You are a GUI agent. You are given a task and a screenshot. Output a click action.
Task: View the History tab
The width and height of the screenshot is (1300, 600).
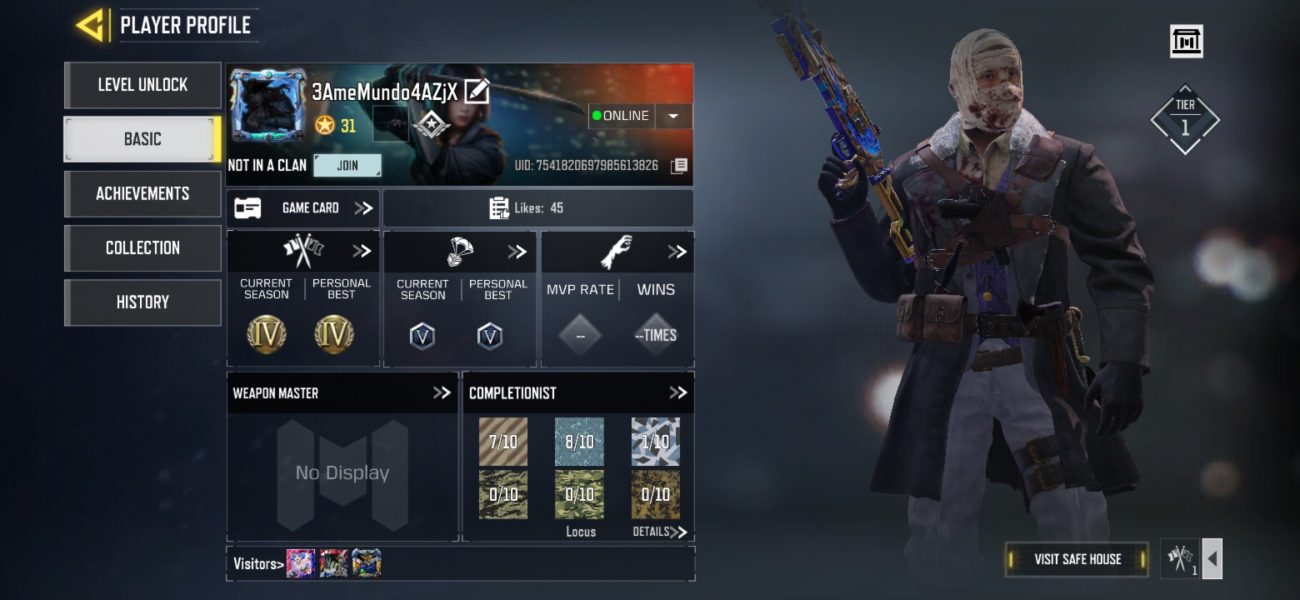click(142, 302)
